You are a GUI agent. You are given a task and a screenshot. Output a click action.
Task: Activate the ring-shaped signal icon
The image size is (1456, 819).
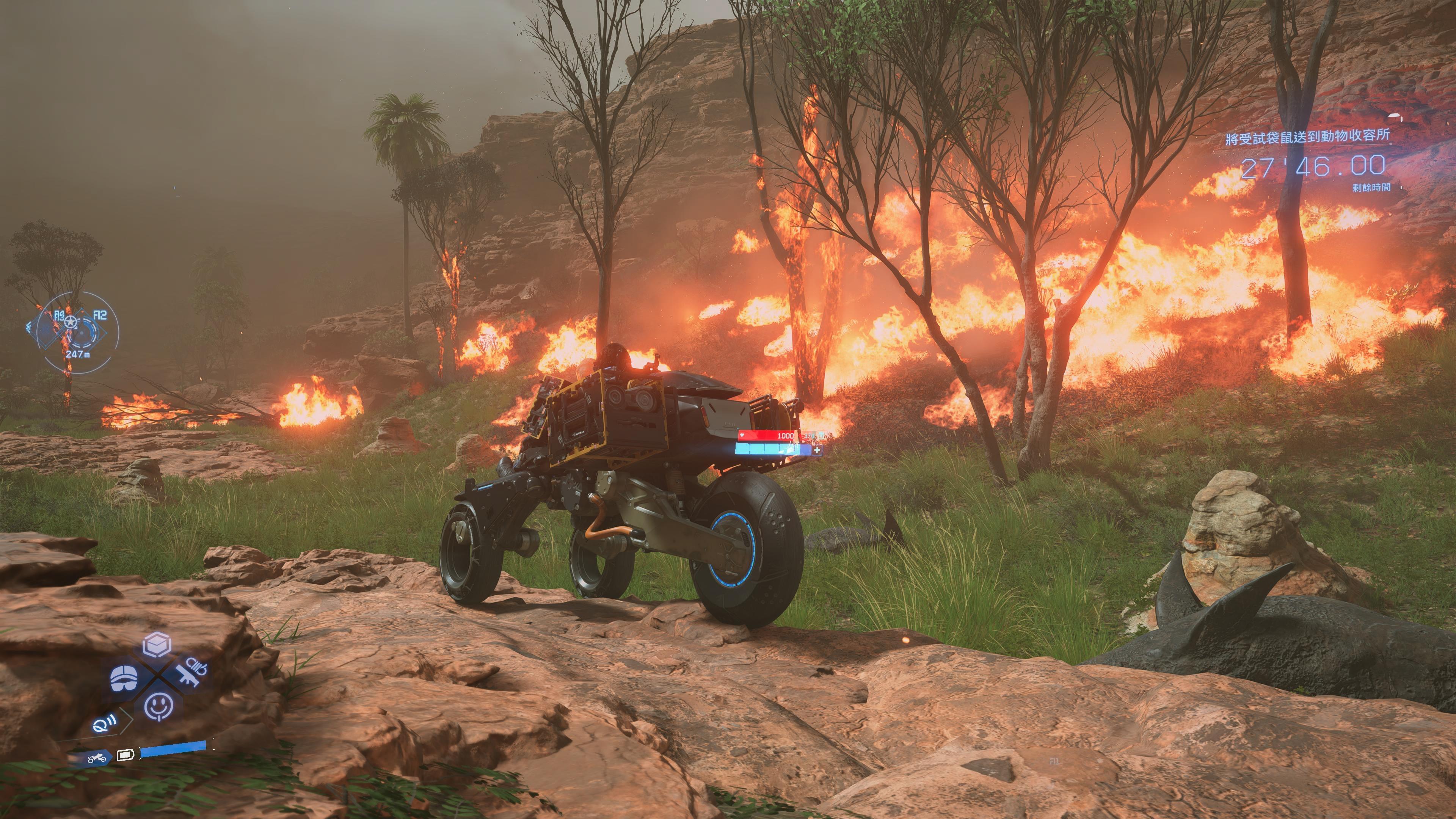tap(104, 722)
